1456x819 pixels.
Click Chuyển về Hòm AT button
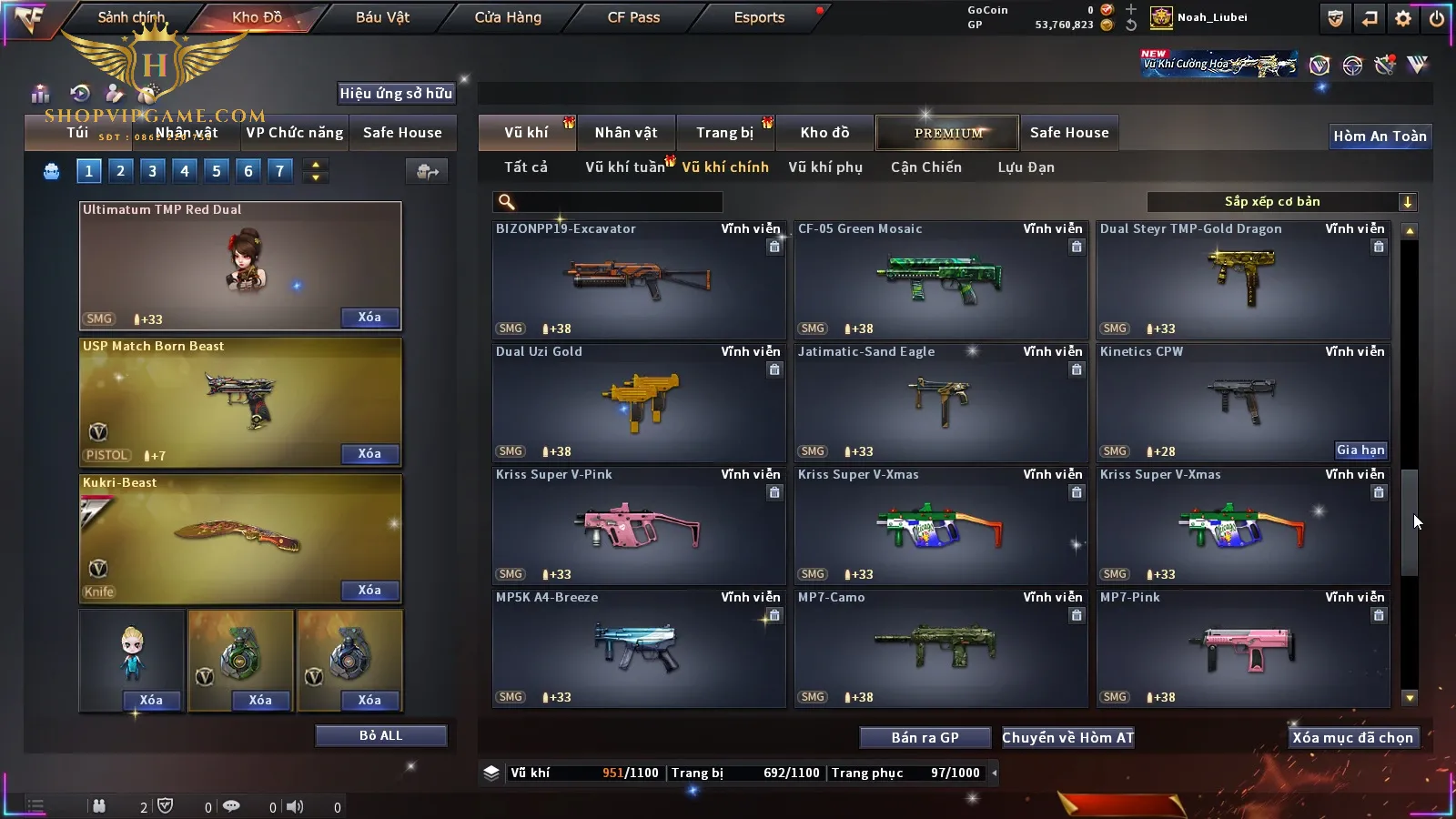tap(1067, 738)
